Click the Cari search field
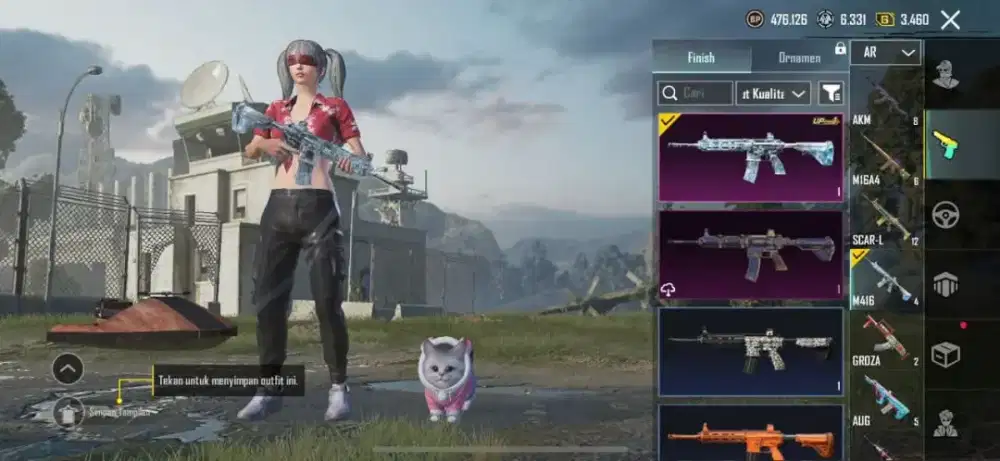Image resolution: width=1000 pixels, height=461 pixels. tap(695, 93)
